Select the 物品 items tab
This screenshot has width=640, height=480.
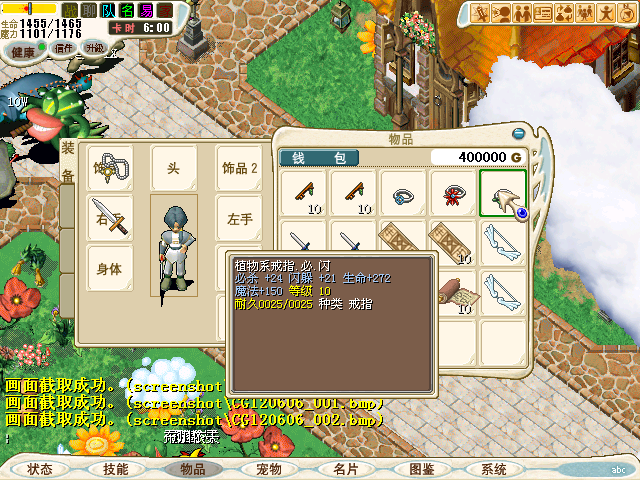pyautogui.click(x=192, y=468)
